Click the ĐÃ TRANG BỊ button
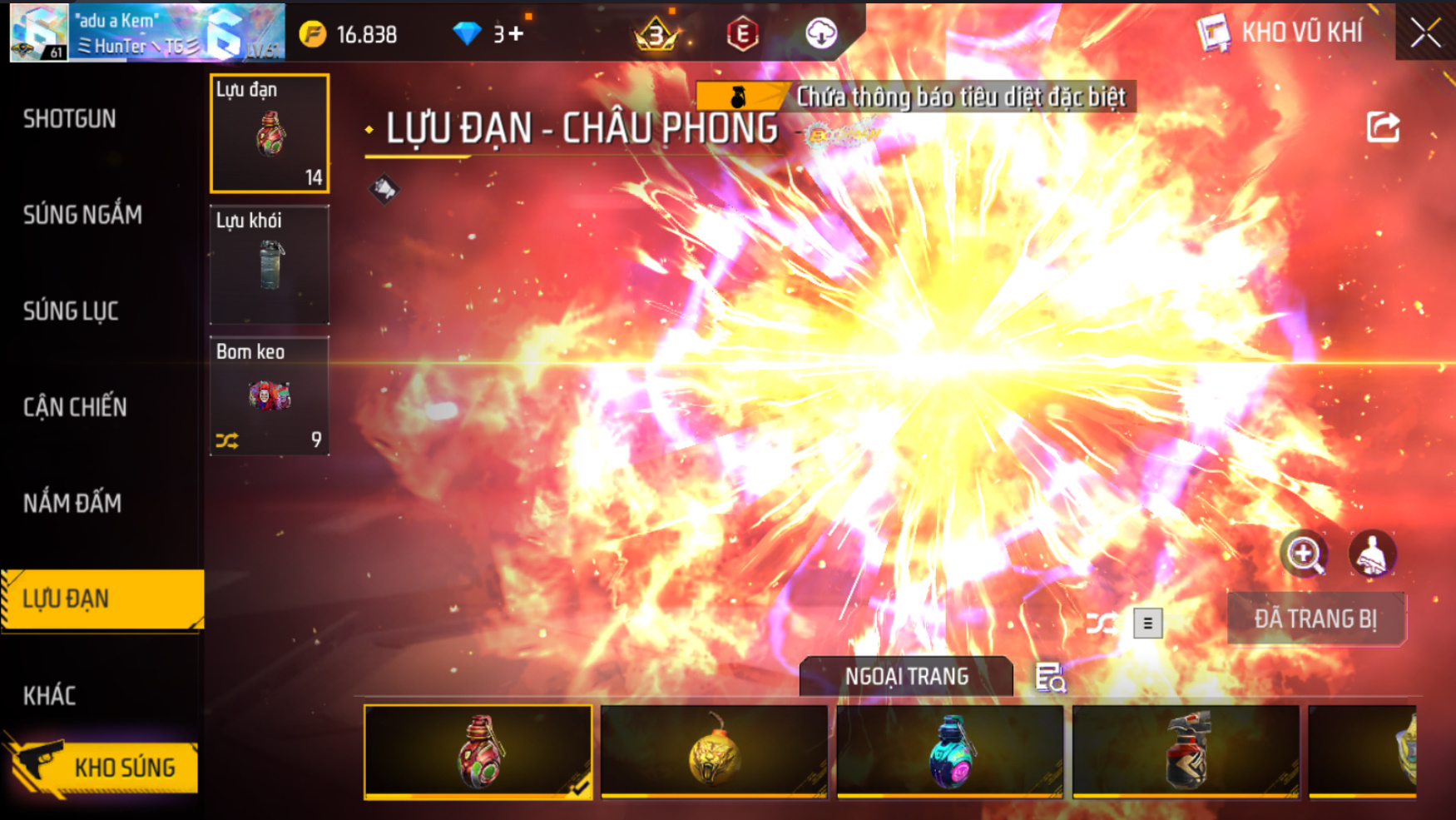This screenshot has height=820, width=1456. pyautogui.click(x=1315, y=619)
